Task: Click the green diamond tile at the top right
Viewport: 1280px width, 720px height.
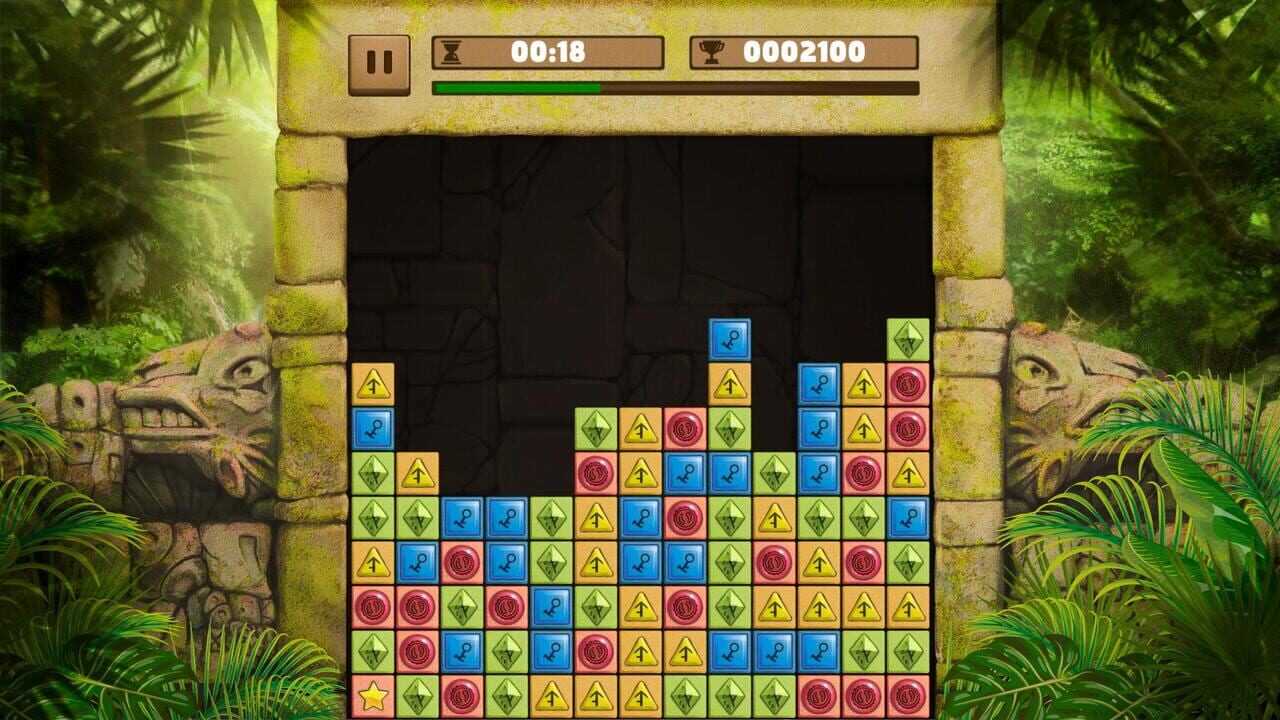Action: pyautogui.click(x=909, y=338)
